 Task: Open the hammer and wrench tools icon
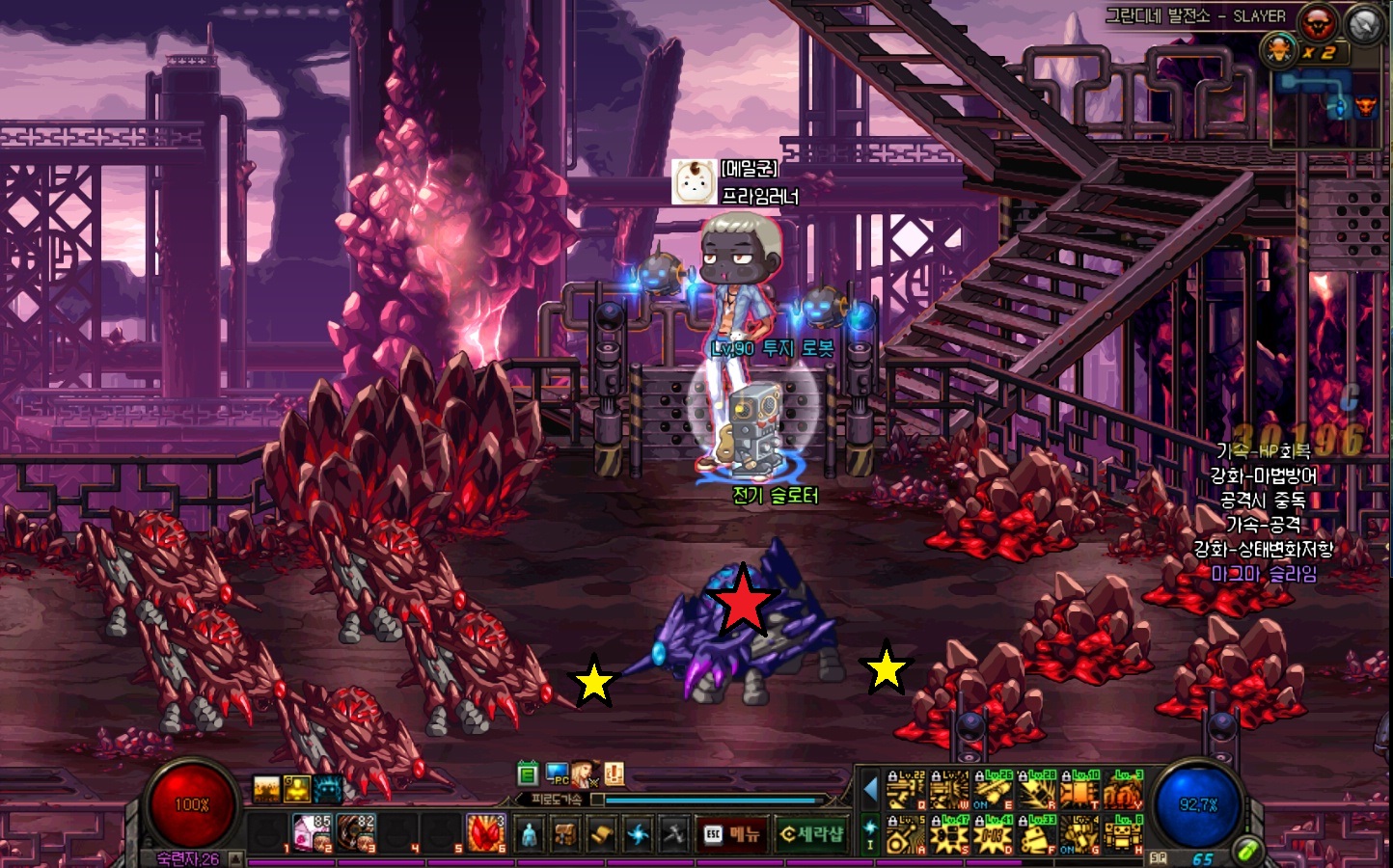674,834
